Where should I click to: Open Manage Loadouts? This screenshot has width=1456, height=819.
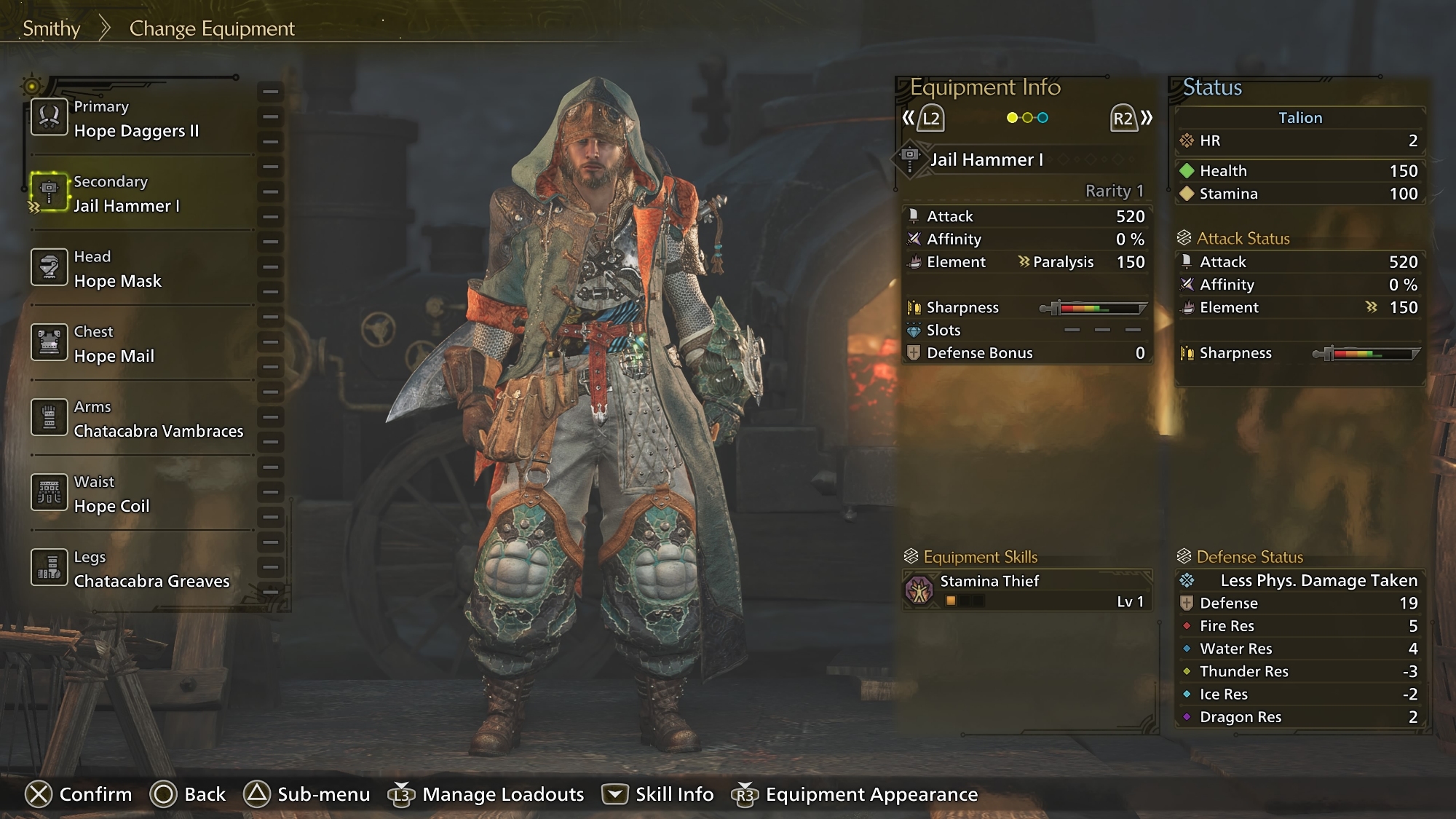[486, 794]
